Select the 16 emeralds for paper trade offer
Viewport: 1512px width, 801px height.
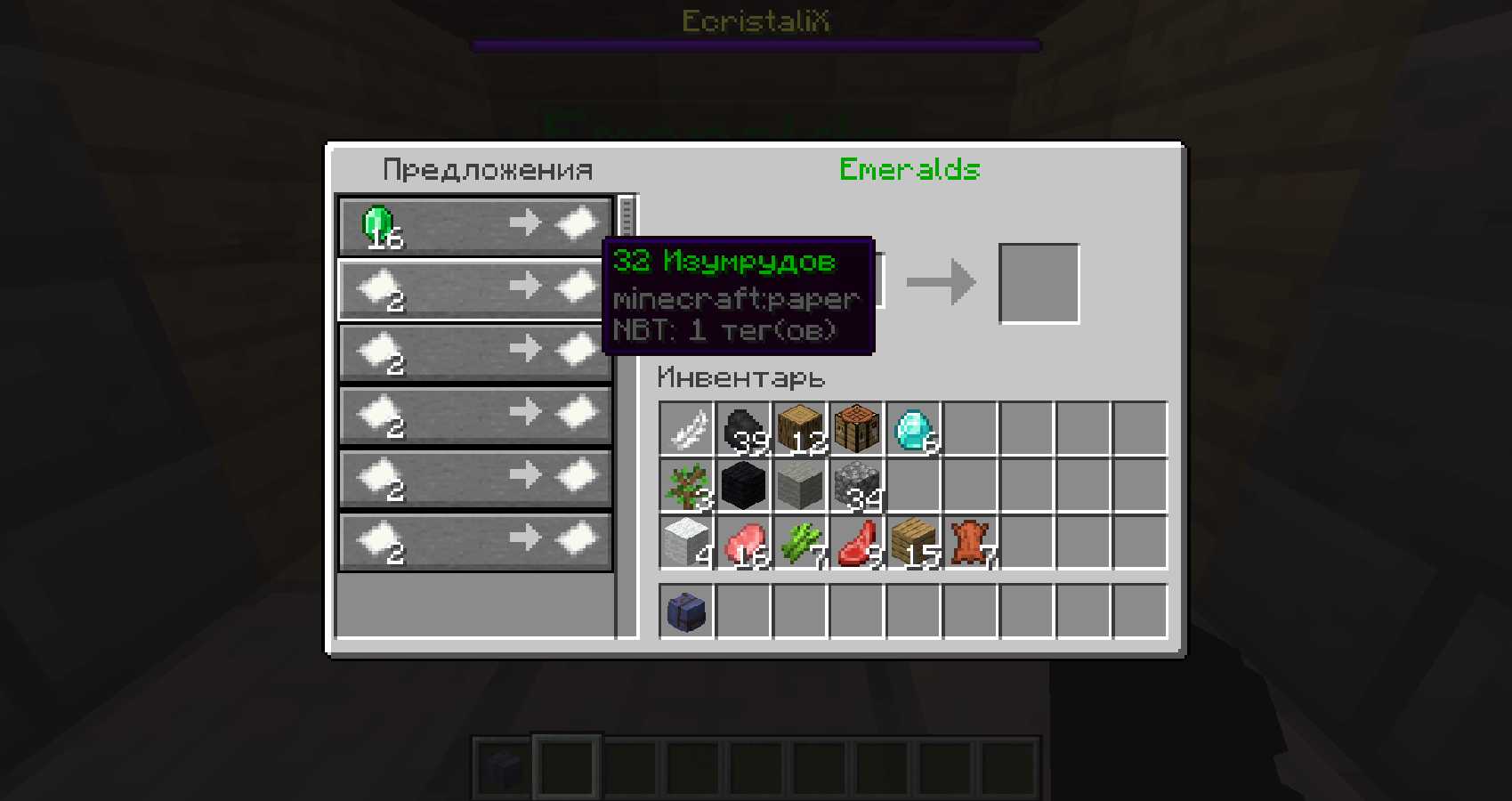(x=474, y=226)
